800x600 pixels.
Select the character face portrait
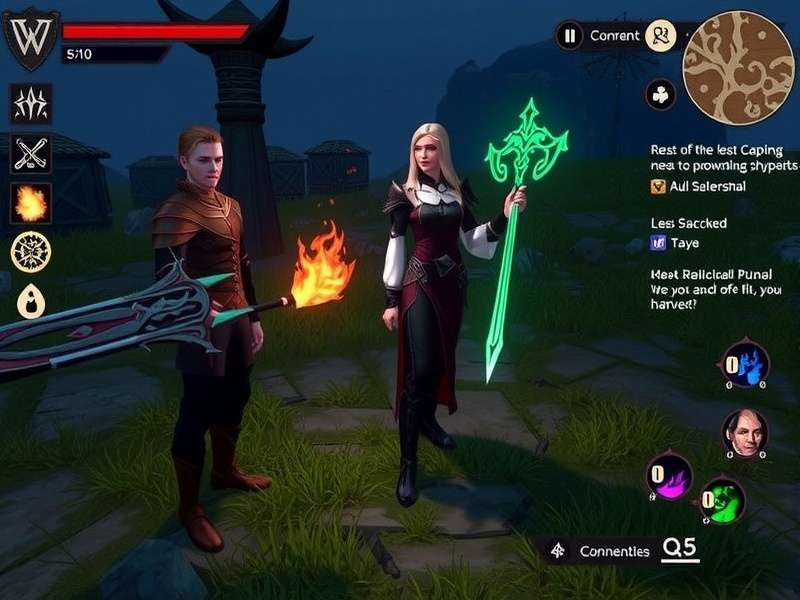pos(745,432)
